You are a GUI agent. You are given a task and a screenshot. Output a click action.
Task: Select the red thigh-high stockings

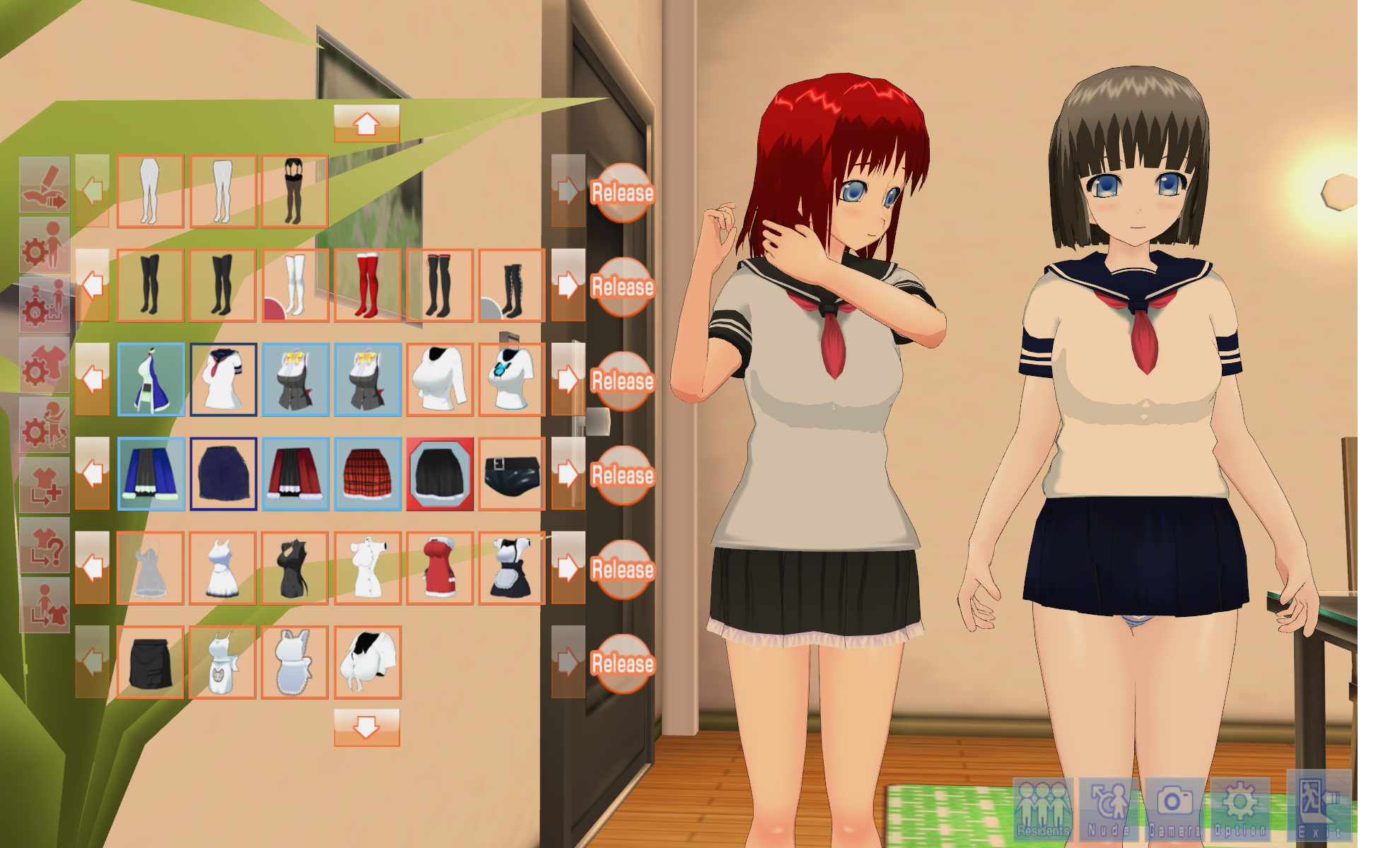(367, 285)
